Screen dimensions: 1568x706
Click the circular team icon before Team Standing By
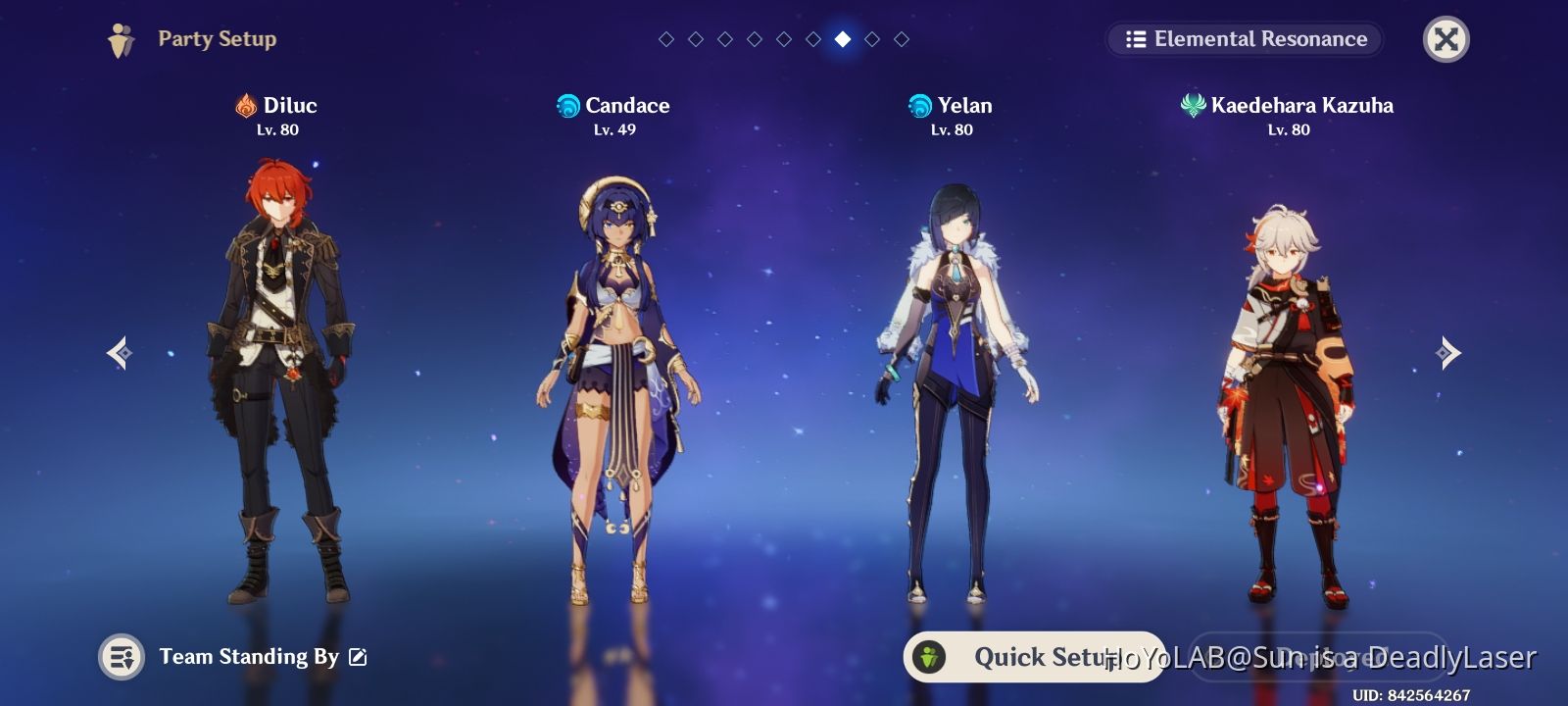coord(122,658)
